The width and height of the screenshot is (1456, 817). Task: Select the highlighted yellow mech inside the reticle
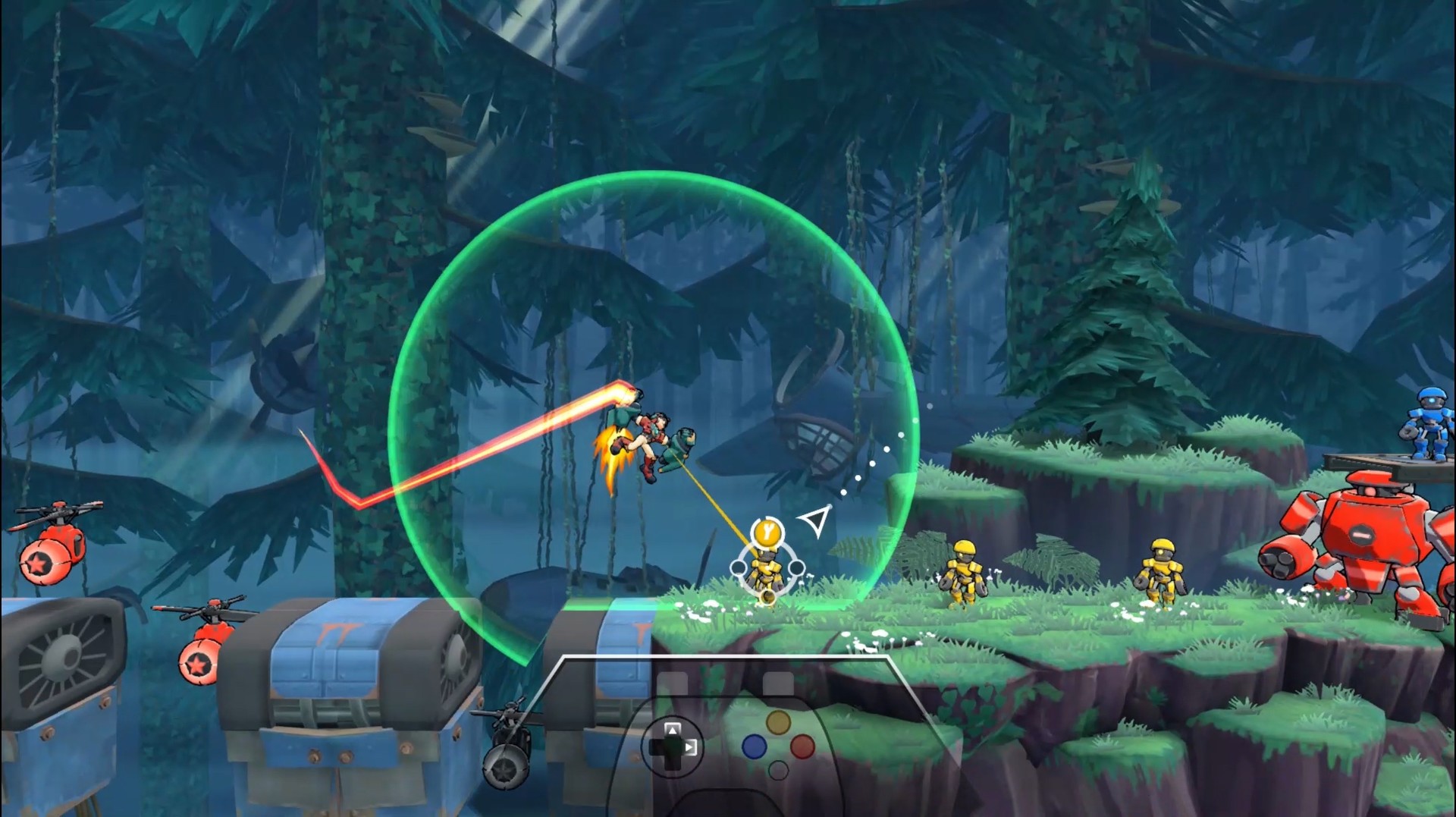[766, 570]
